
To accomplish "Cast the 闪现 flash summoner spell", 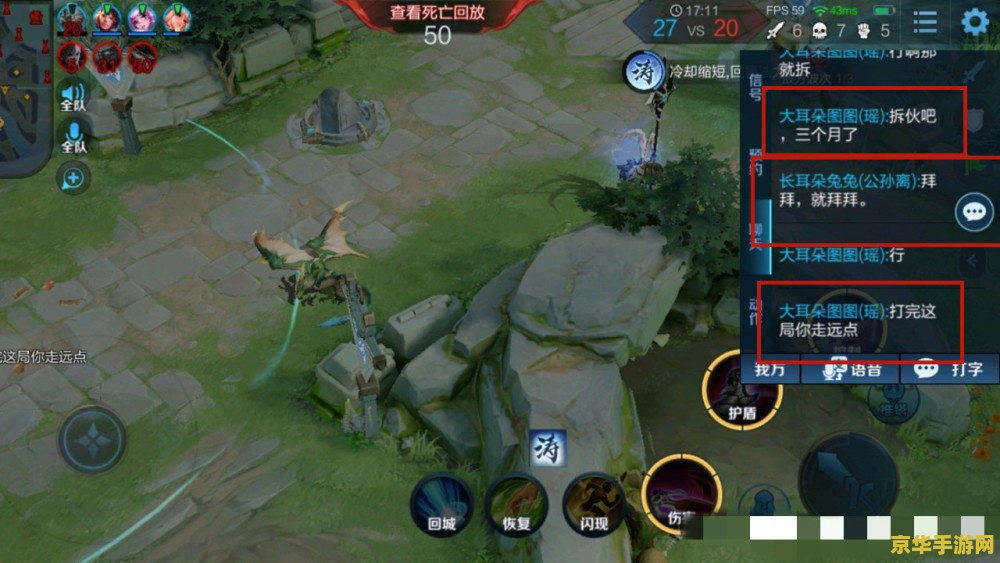I will [593, 504].
